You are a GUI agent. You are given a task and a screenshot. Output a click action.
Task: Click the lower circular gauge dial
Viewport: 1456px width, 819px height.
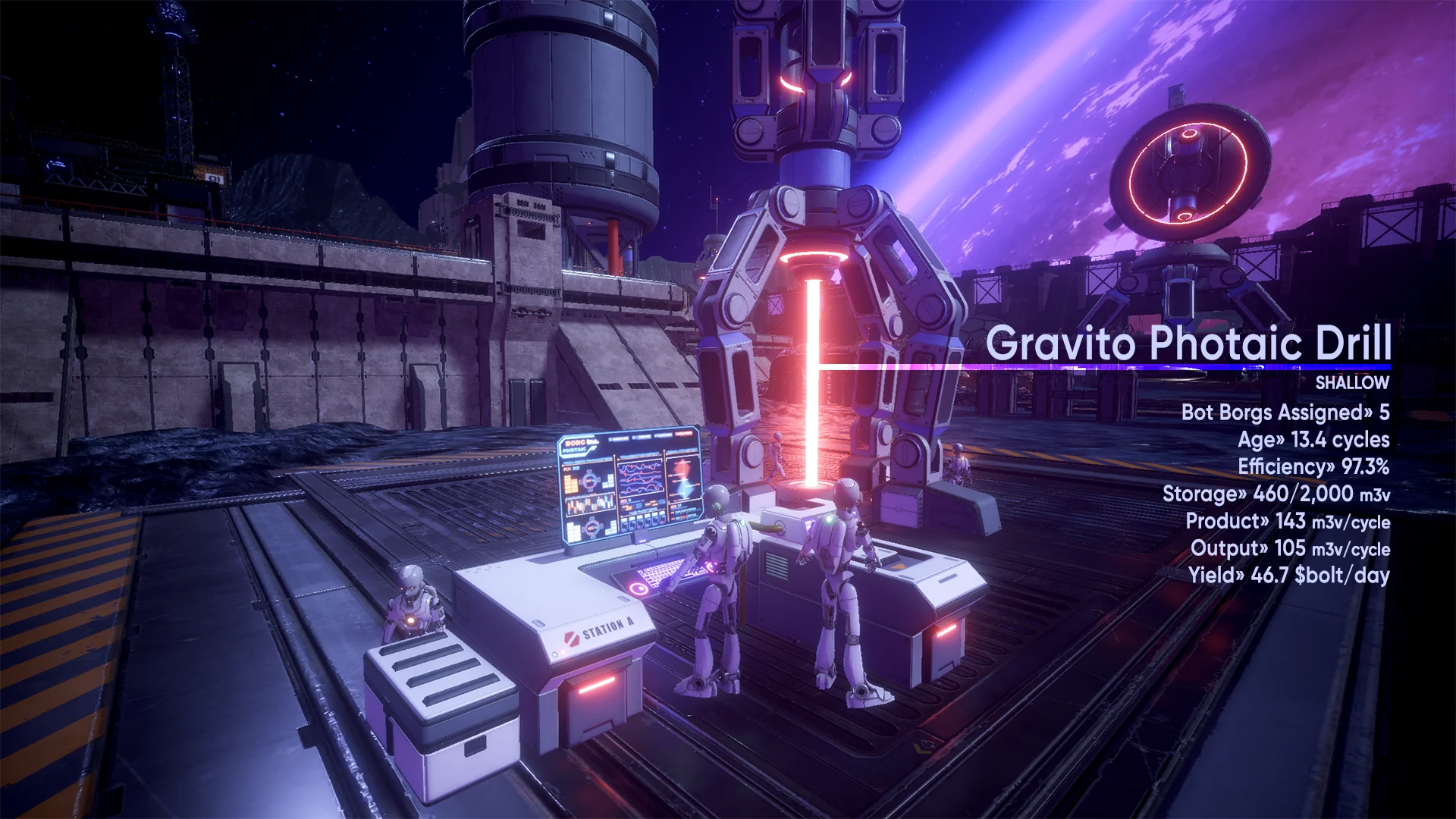coord(592,528)
